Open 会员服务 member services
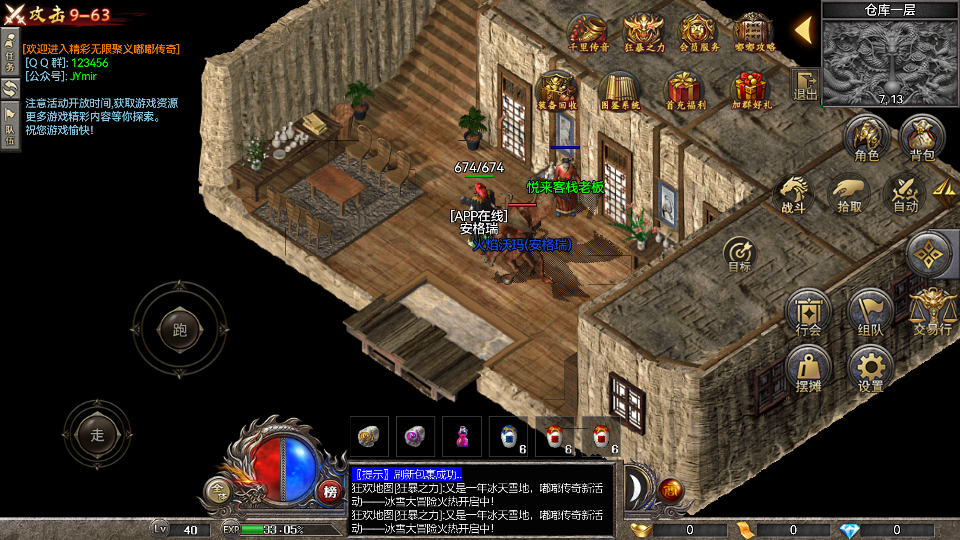This screenshot has width=960, height=540. click(x=698, y=34)
